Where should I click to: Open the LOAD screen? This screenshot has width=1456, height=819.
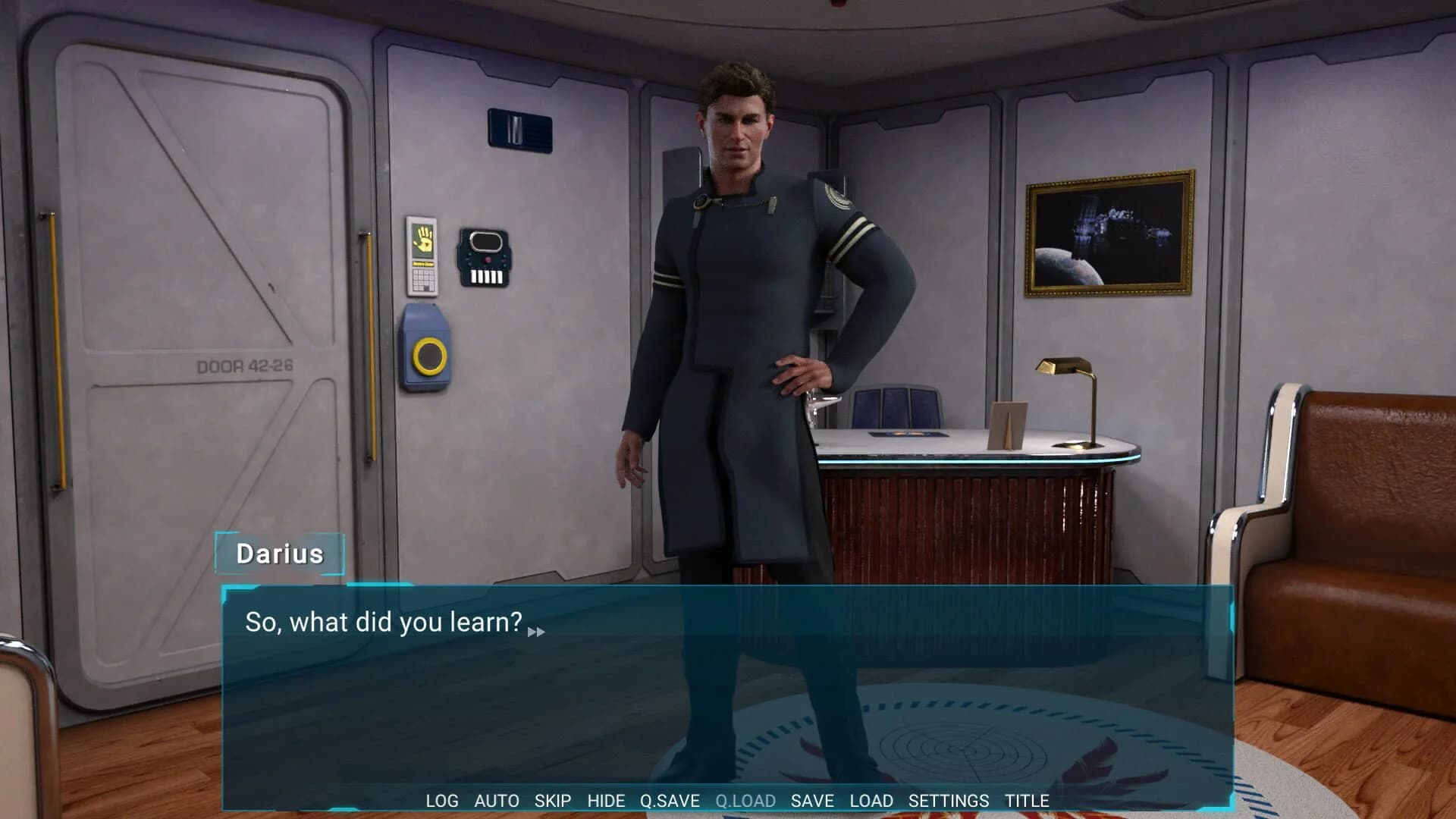tap(871, 801)
